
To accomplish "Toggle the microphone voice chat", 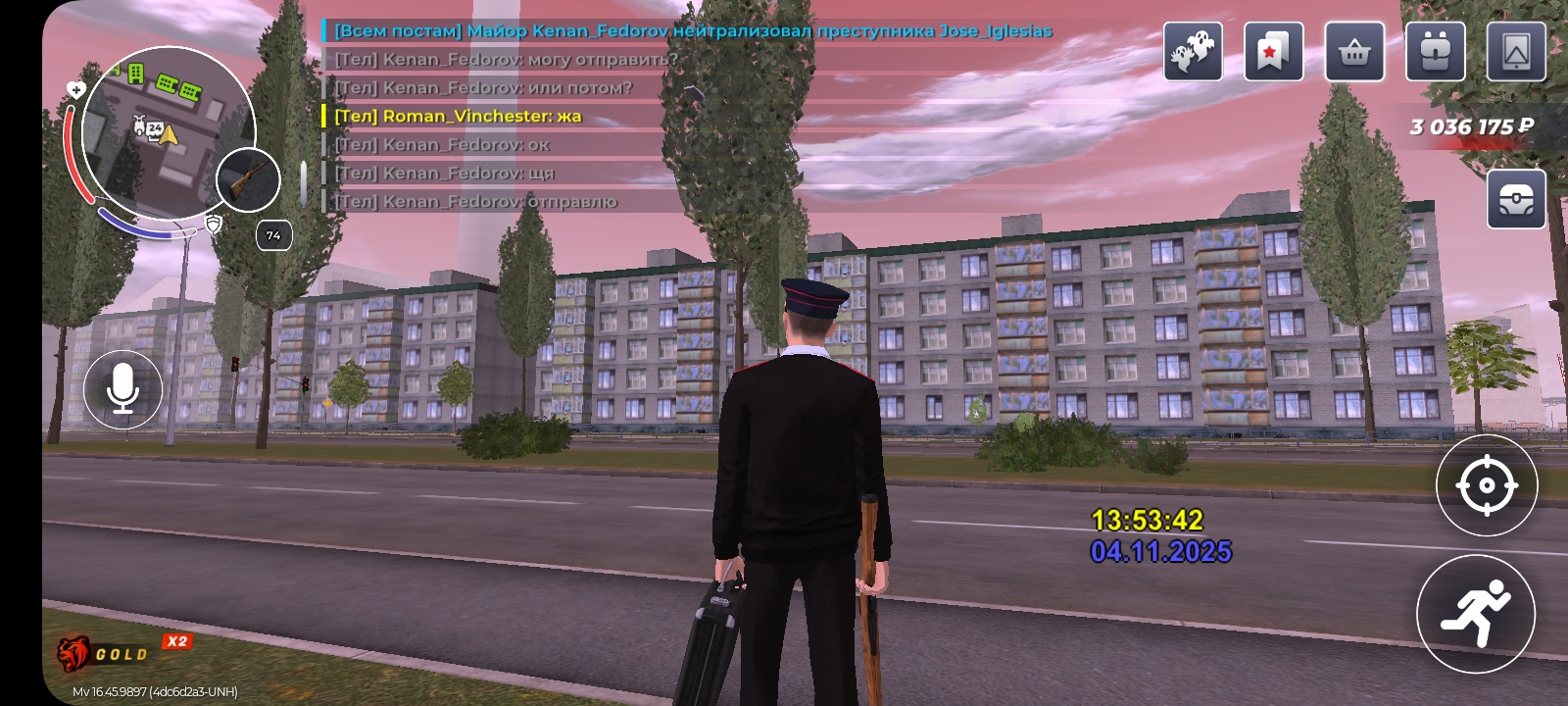I will pyautogui.click(x=122, y=389).
